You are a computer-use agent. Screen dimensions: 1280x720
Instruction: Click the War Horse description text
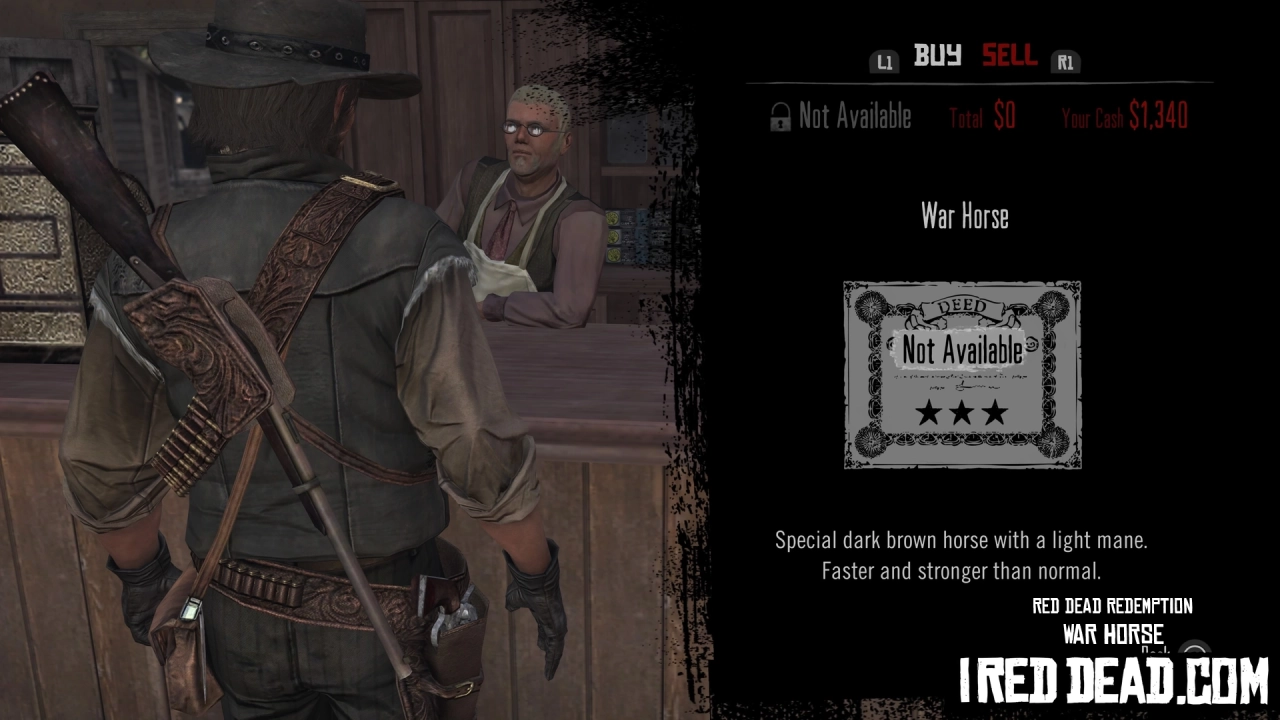962,553
